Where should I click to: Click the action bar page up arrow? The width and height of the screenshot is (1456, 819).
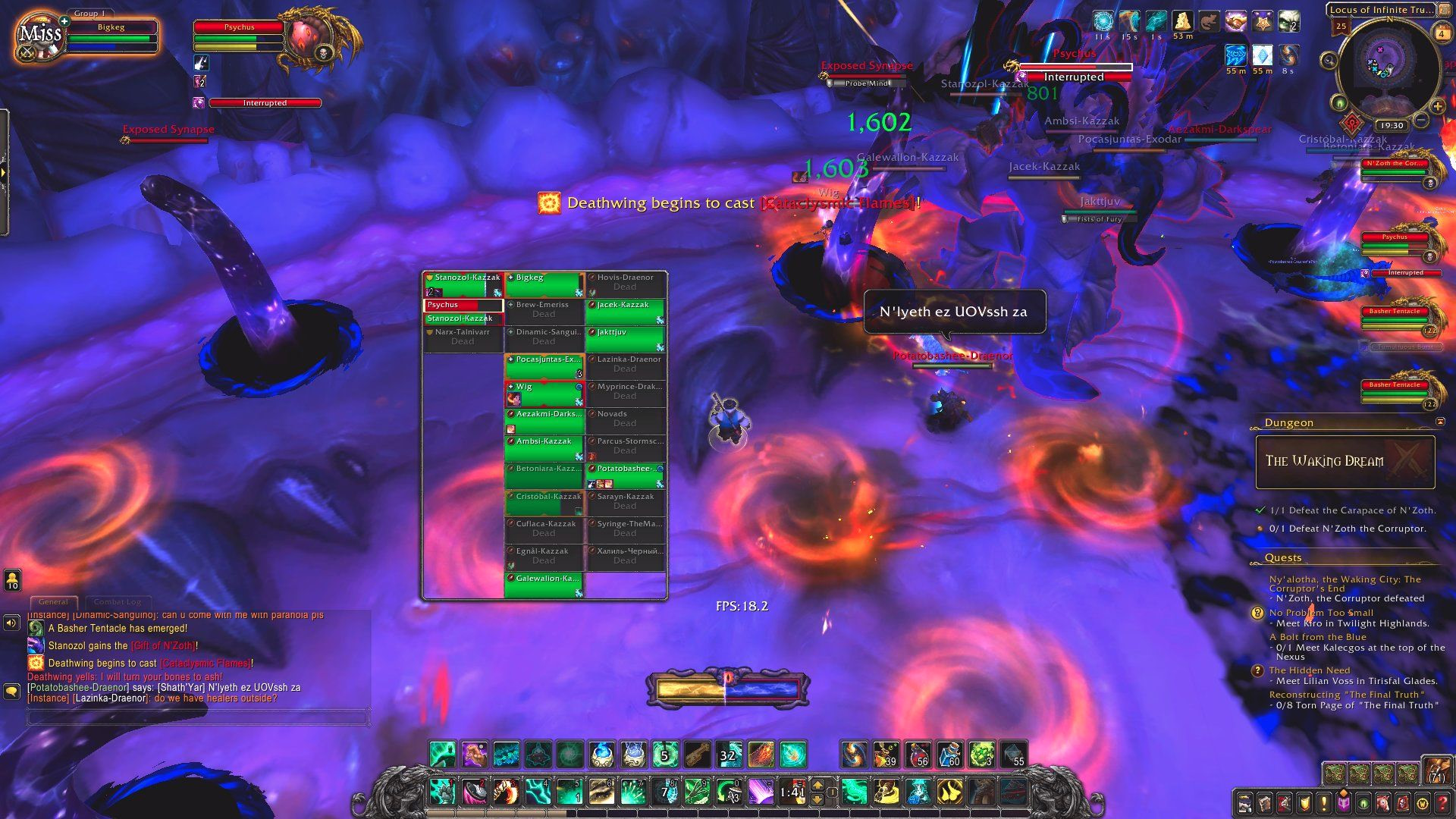pyautogui.click(x=817, y=784)
